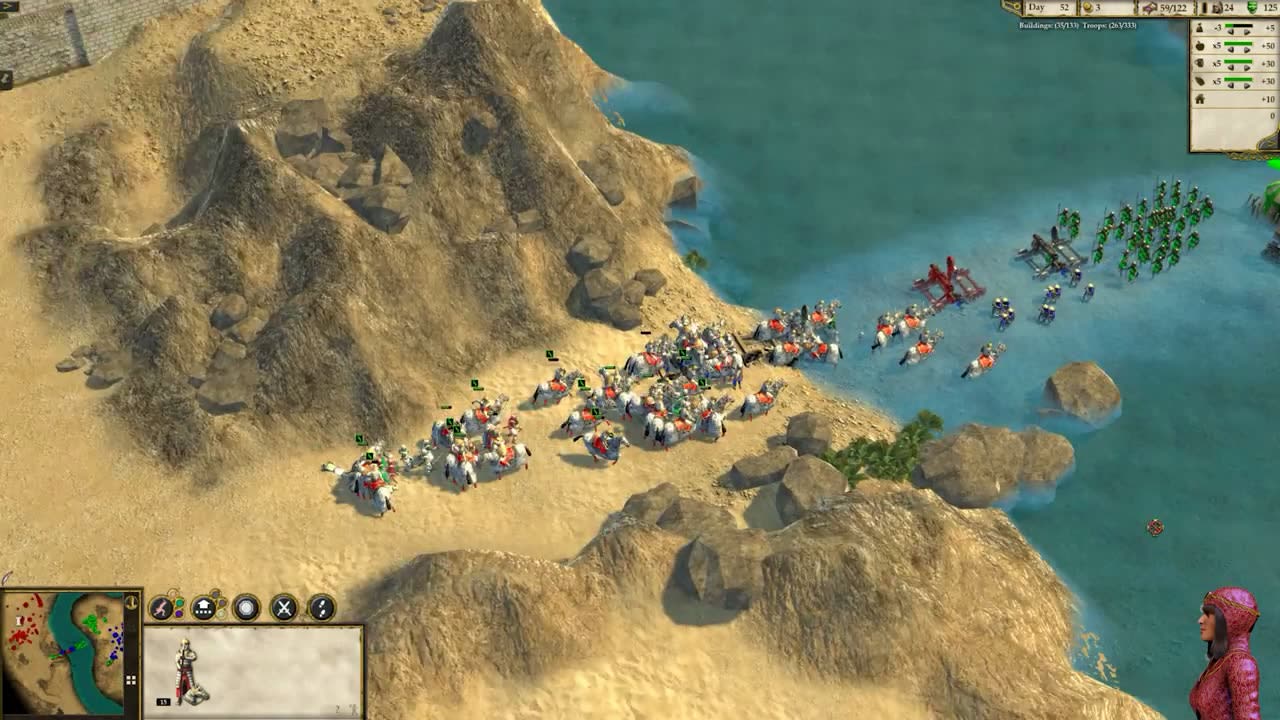1280x720 pixels.
Task: Expand the curved-arrow tab on the left edge
Action: coord(7,78)
